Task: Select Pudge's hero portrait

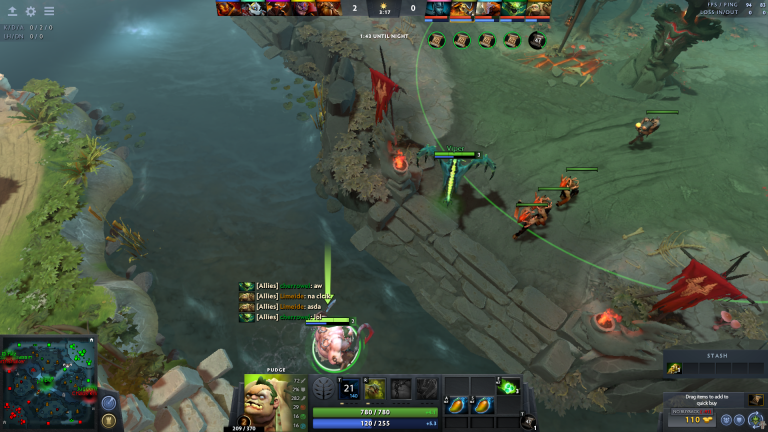Action: [x=267, y=398]
